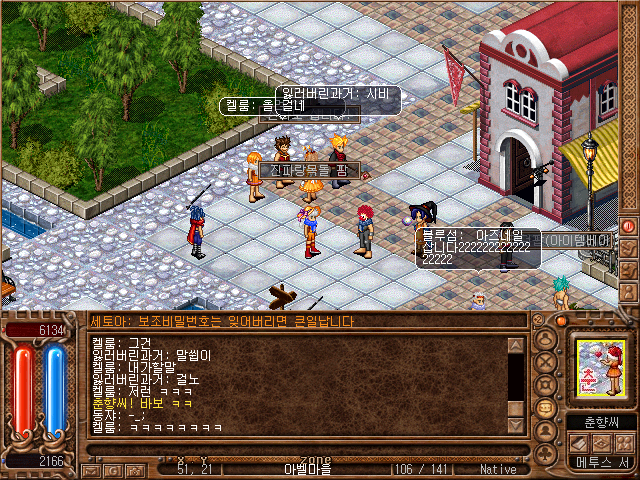Open the character portrait thumbnail
640x480 pixels.
[x=598, y=364]
